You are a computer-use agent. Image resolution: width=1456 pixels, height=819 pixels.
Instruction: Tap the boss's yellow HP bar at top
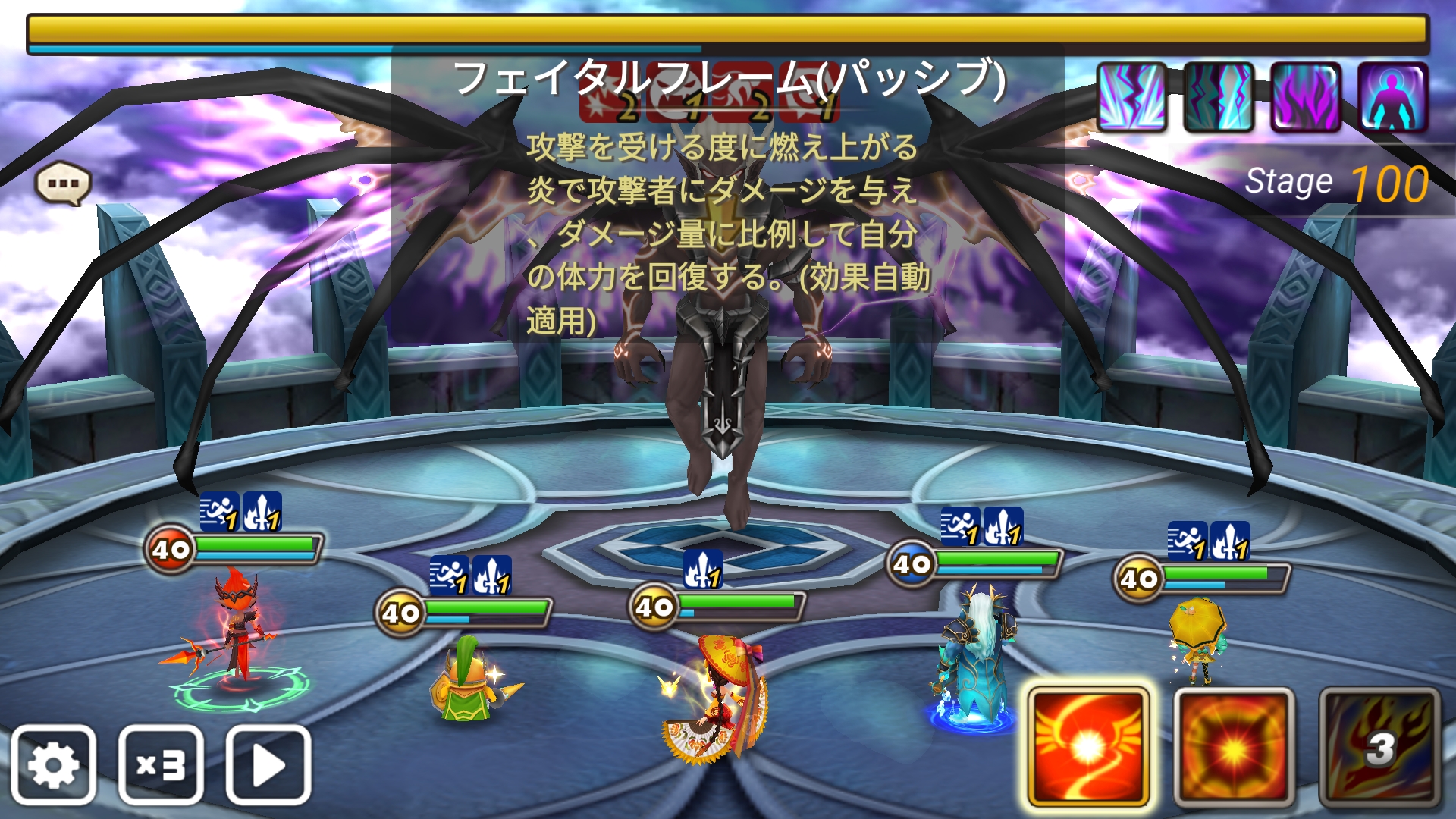point(728,27)
